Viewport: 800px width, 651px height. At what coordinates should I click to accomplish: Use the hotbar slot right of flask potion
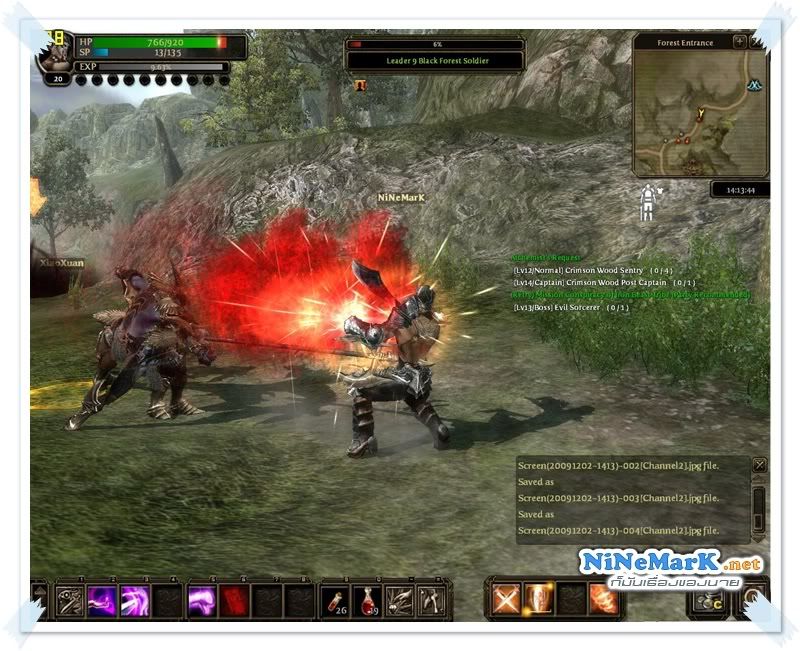pyautogui.click(x=399, y=599)
